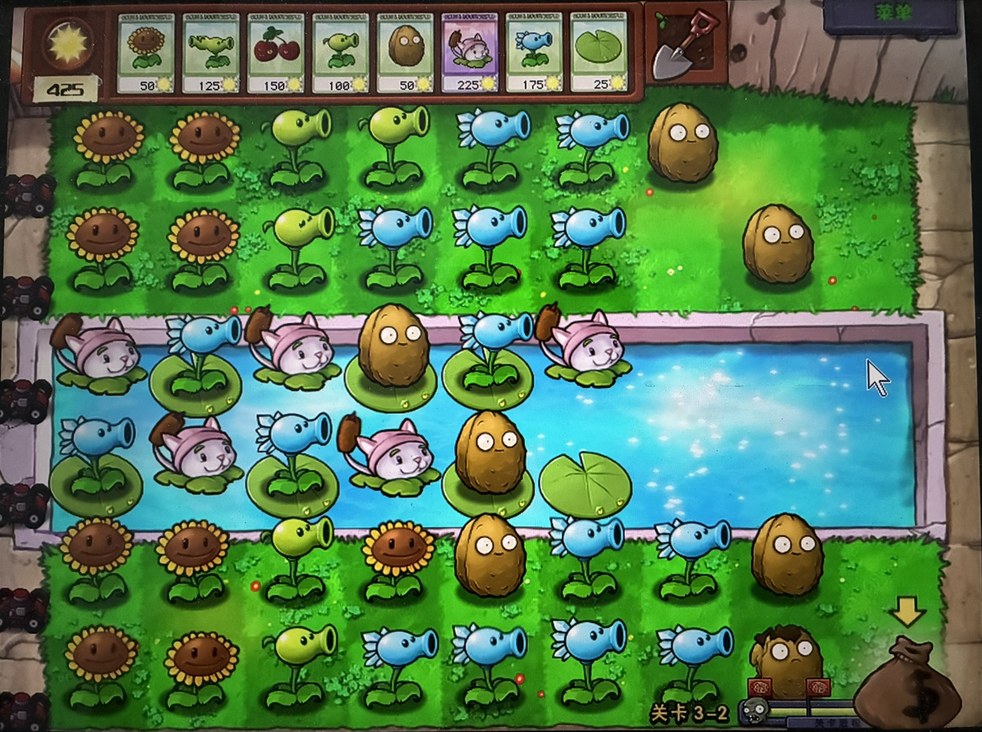
Task: Pick the 125-sun pea plant seed packet
Action: (x=210, y=53)
